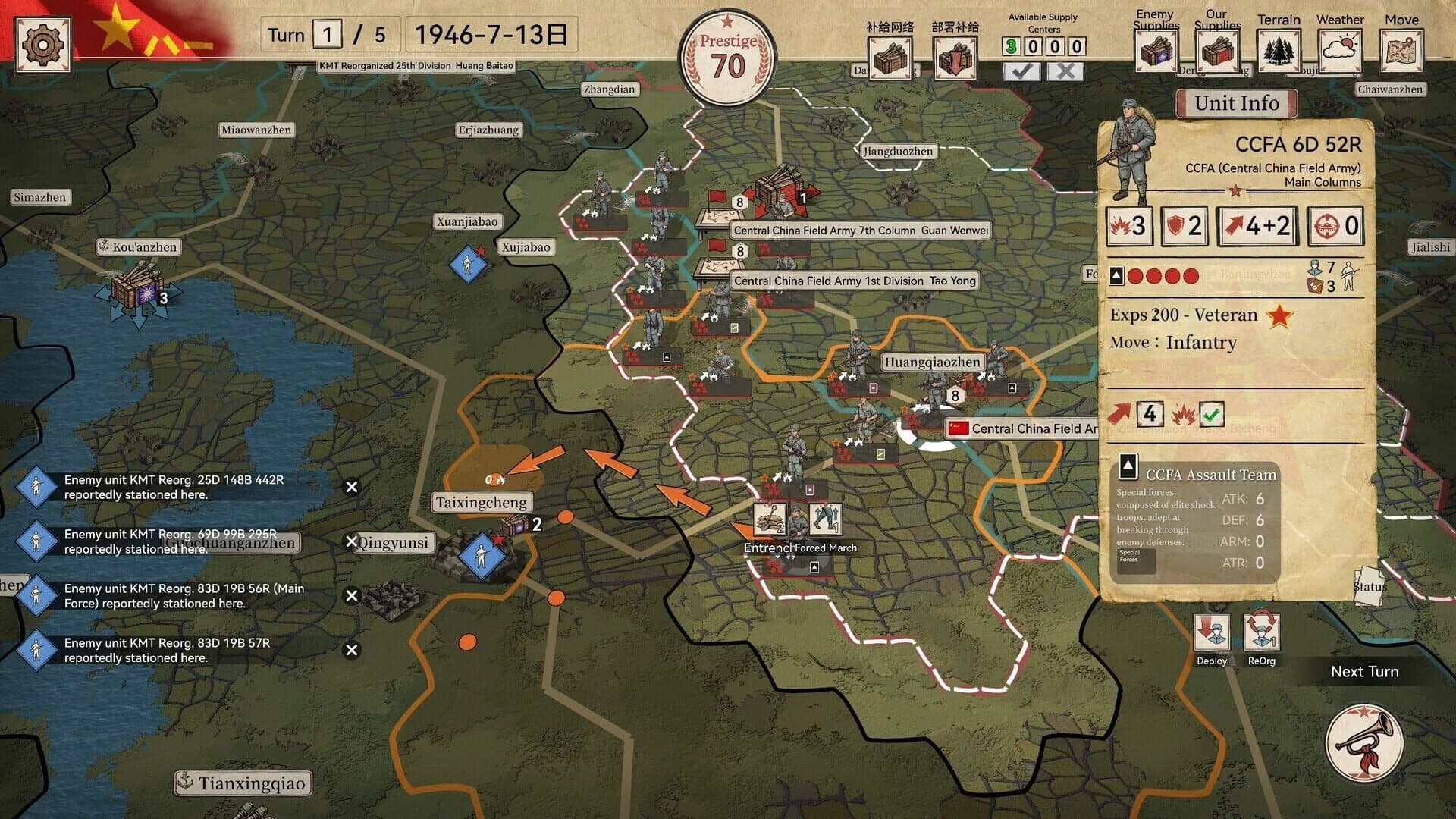Open the Terrain overlay

[1279, 52]
